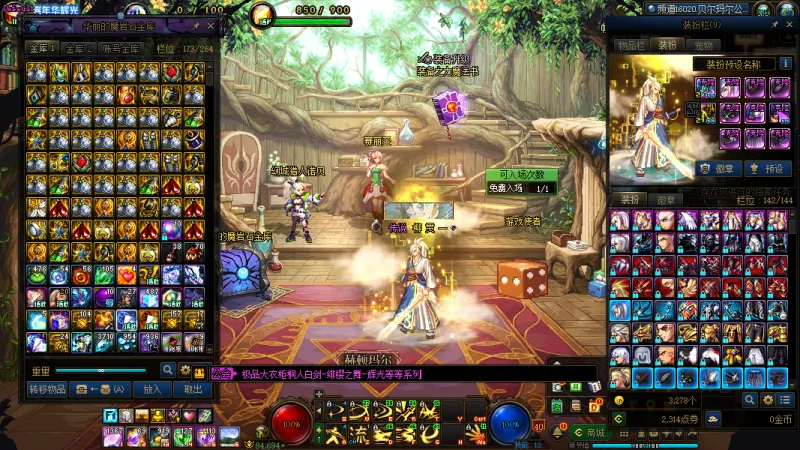Switch to the 宠物 pet tab
Image resolution: width=800 pixels, height=450 pixels.
[704, 45]
